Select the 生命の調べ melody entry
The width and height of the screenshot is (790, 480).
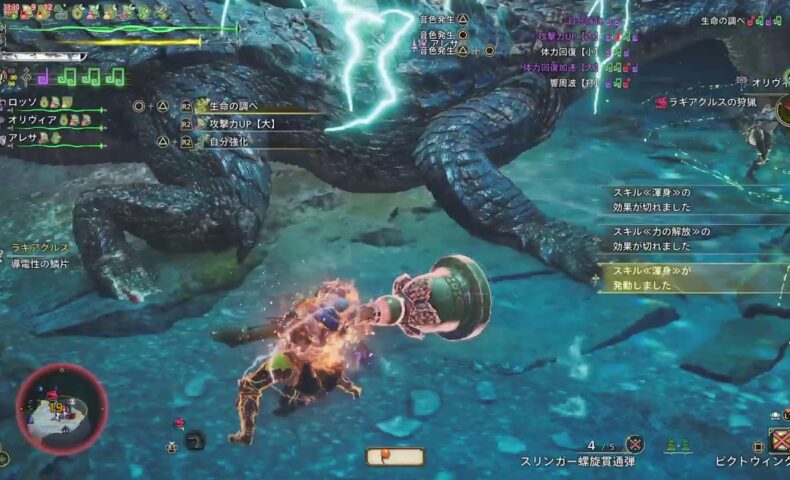click(233, 106)
